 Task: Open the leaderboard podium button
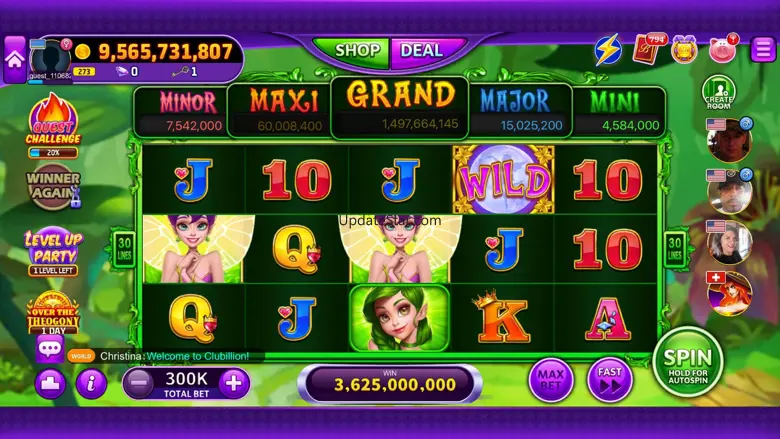(50, 383)
